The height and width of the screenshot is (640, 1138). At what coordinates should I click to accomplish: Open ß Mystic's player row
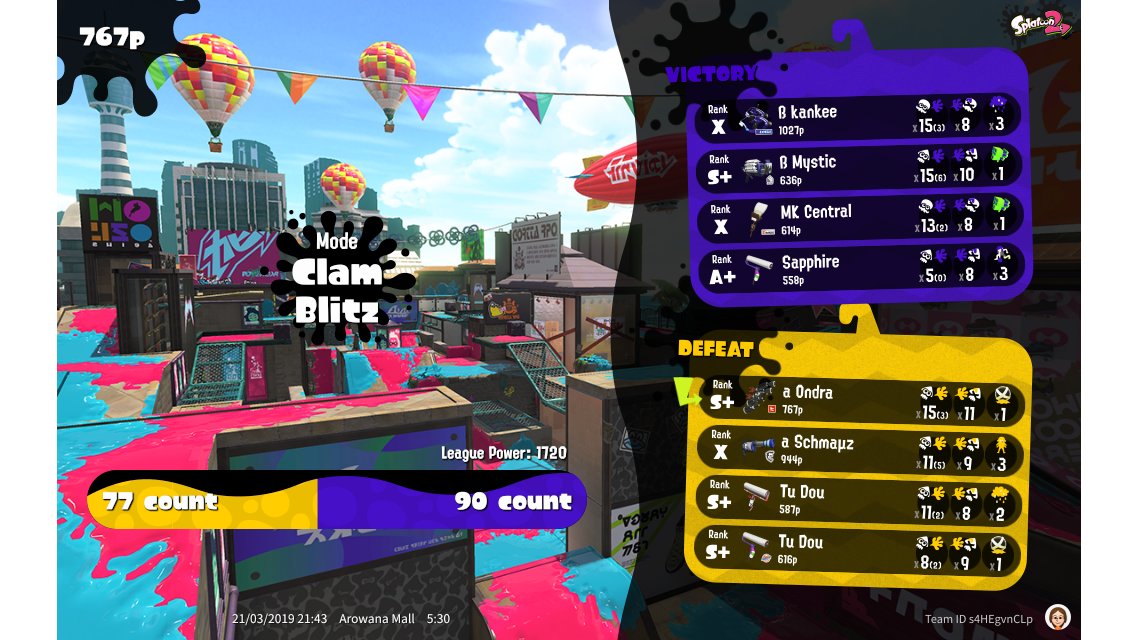point(860,167)
